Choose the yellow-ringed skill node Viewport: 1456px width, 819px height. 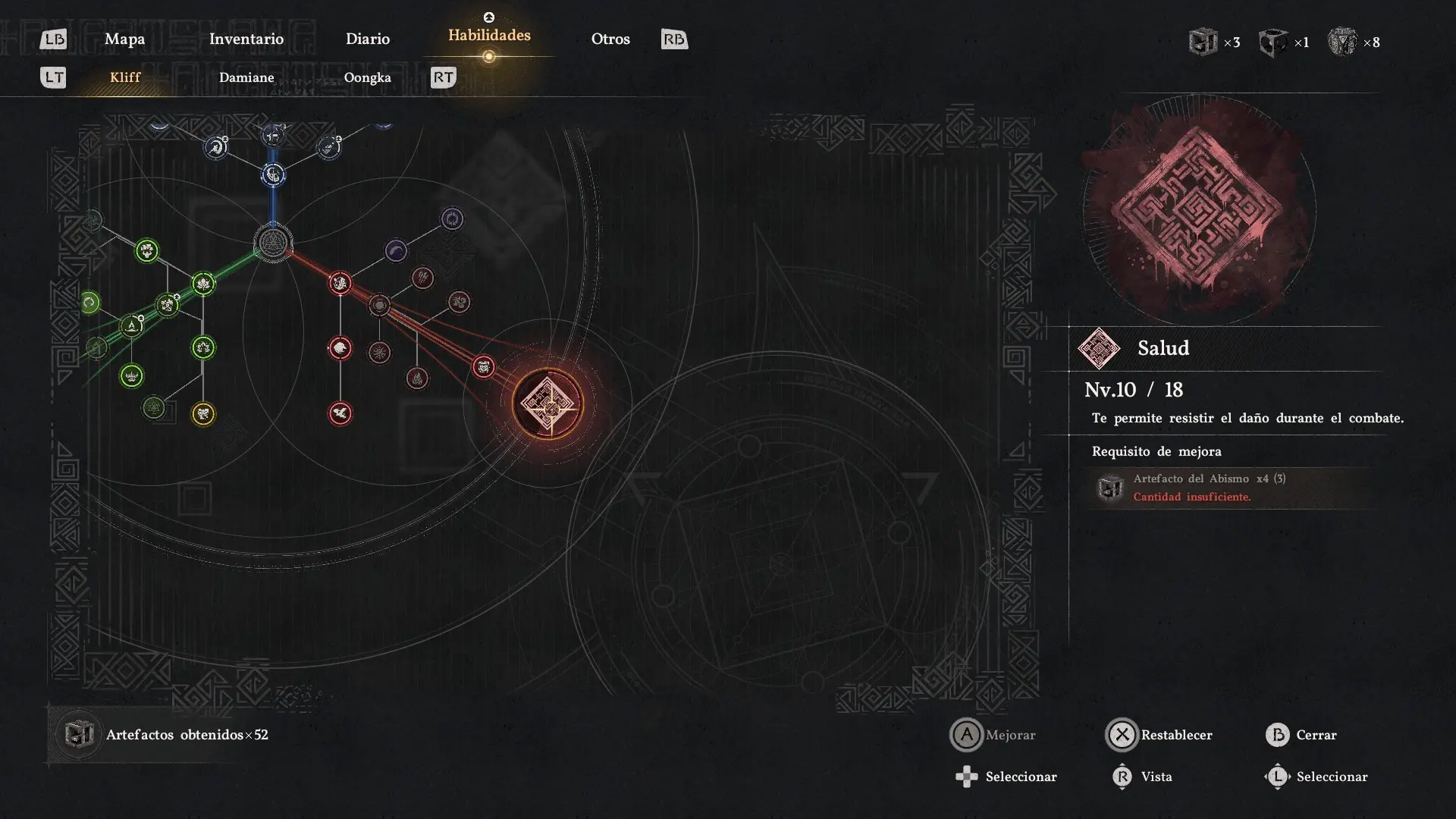[x=203, y=413]
